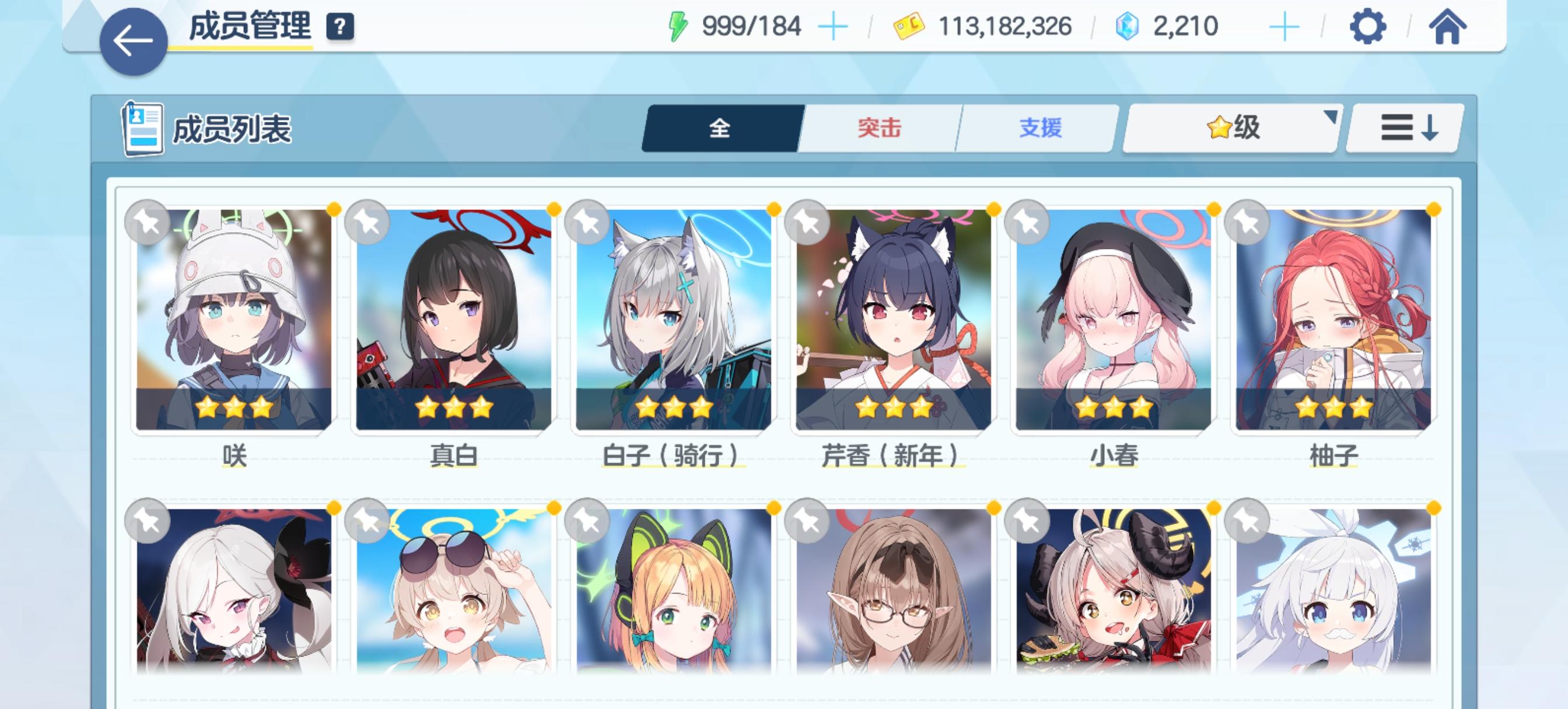Image resolution: width=1568 pixels, height=709 pixels.
Task: Switch to the 突击 tab
Action: pos(879,127)
